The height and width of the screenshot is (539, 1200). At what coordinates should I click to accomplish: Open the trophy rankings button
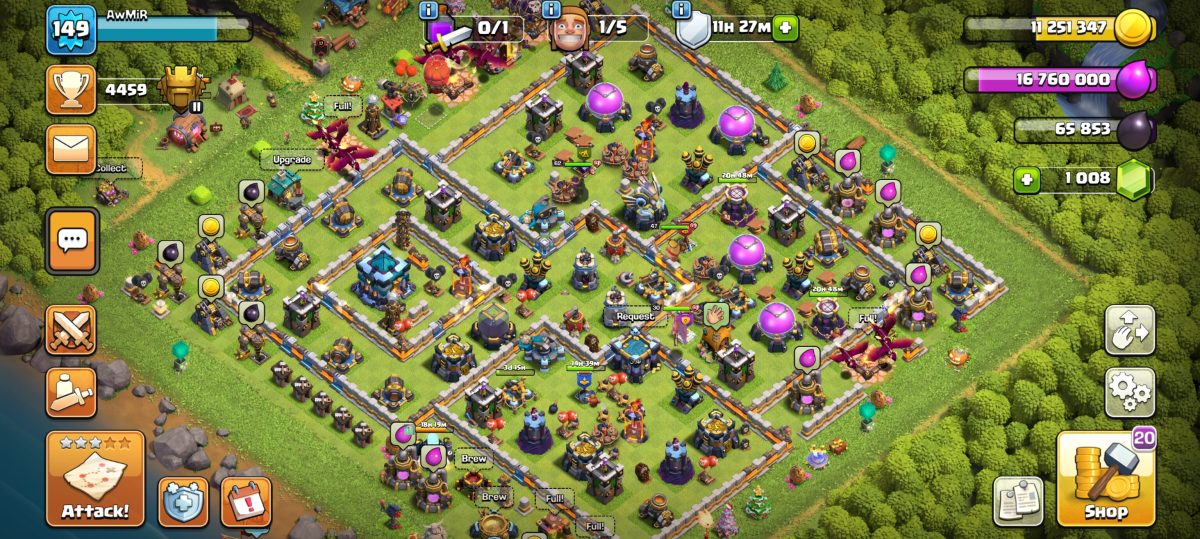click(71, 90)
